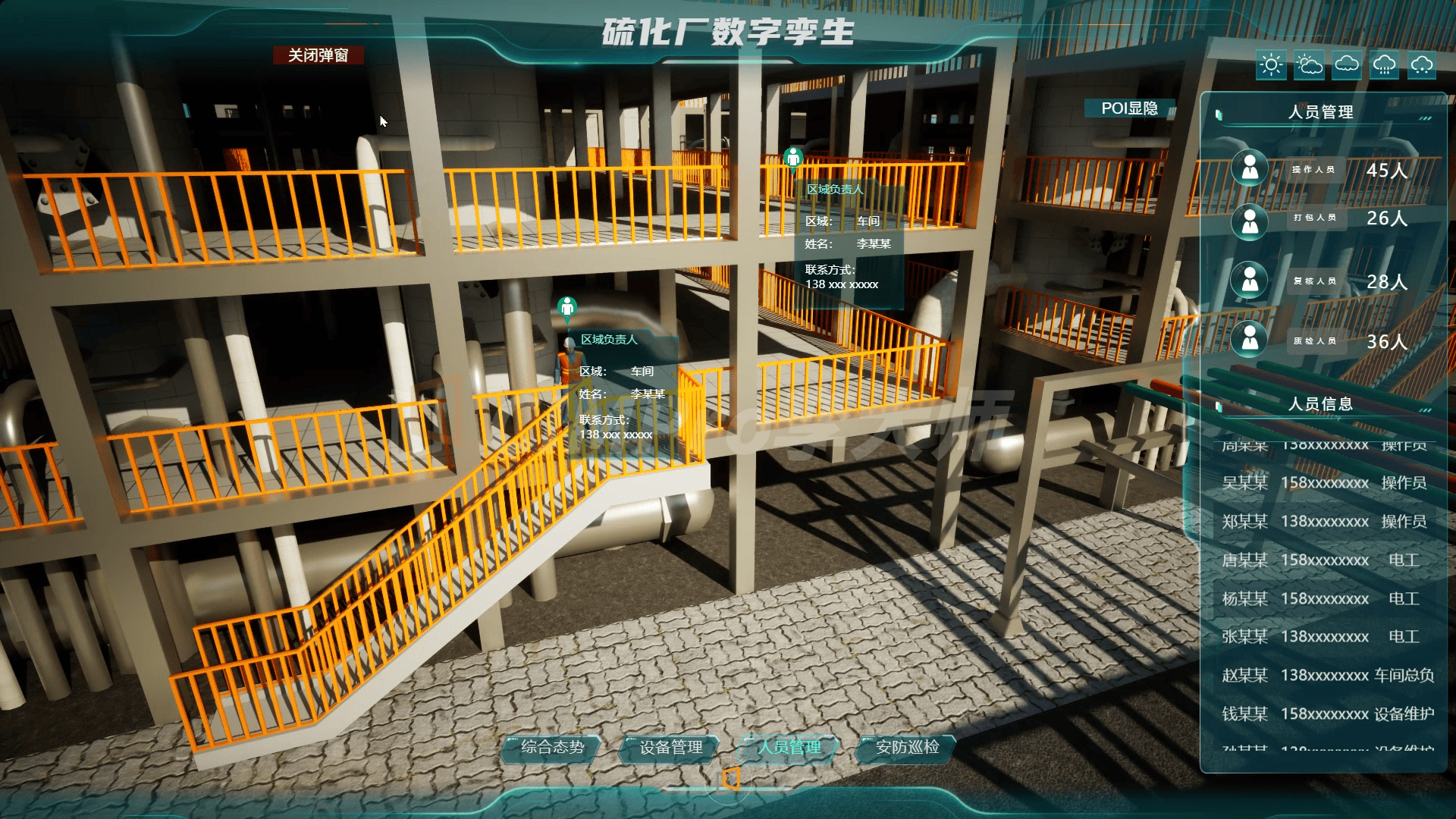This screenshot has height=819, width=1456.
Task: Click the upper walkway green person marker
Action: (x=793, y=158)
